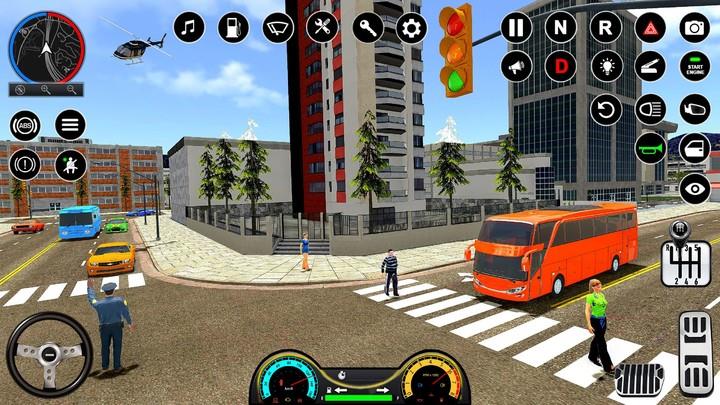Select Reverse gear with the R button
This screenshot has width=720, height=405.
(605, 27)
